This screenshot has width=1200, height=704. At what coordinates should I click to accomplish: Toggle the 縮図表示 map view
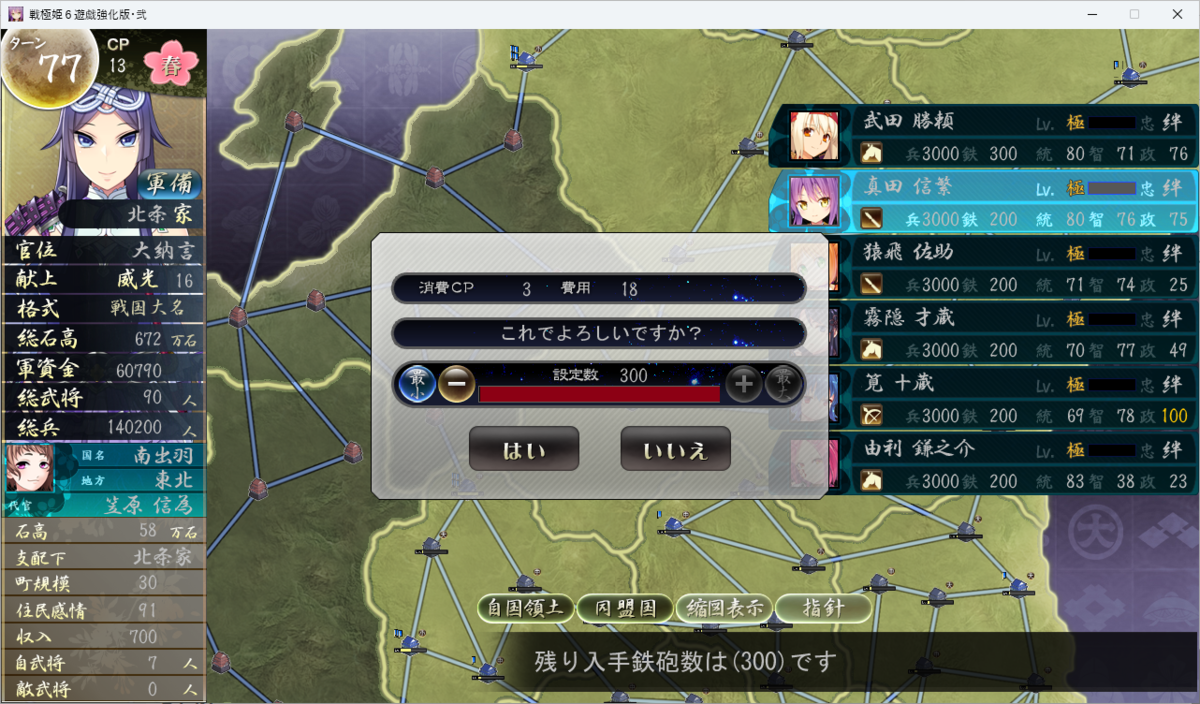[725, 607]
